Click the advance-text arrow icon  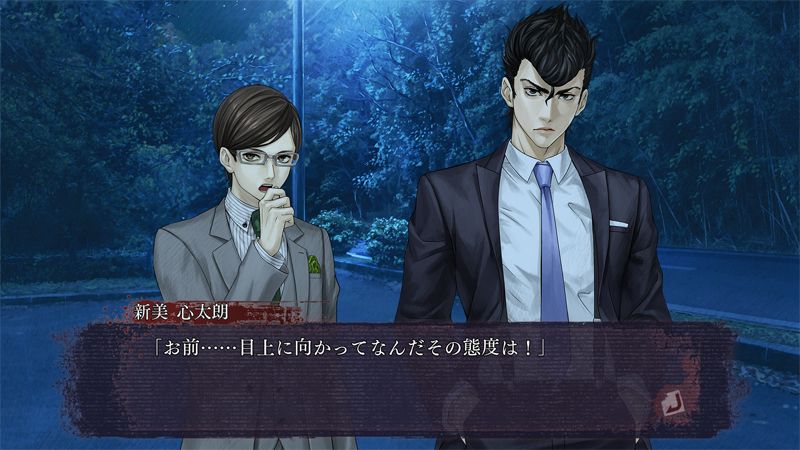(670, 402)
